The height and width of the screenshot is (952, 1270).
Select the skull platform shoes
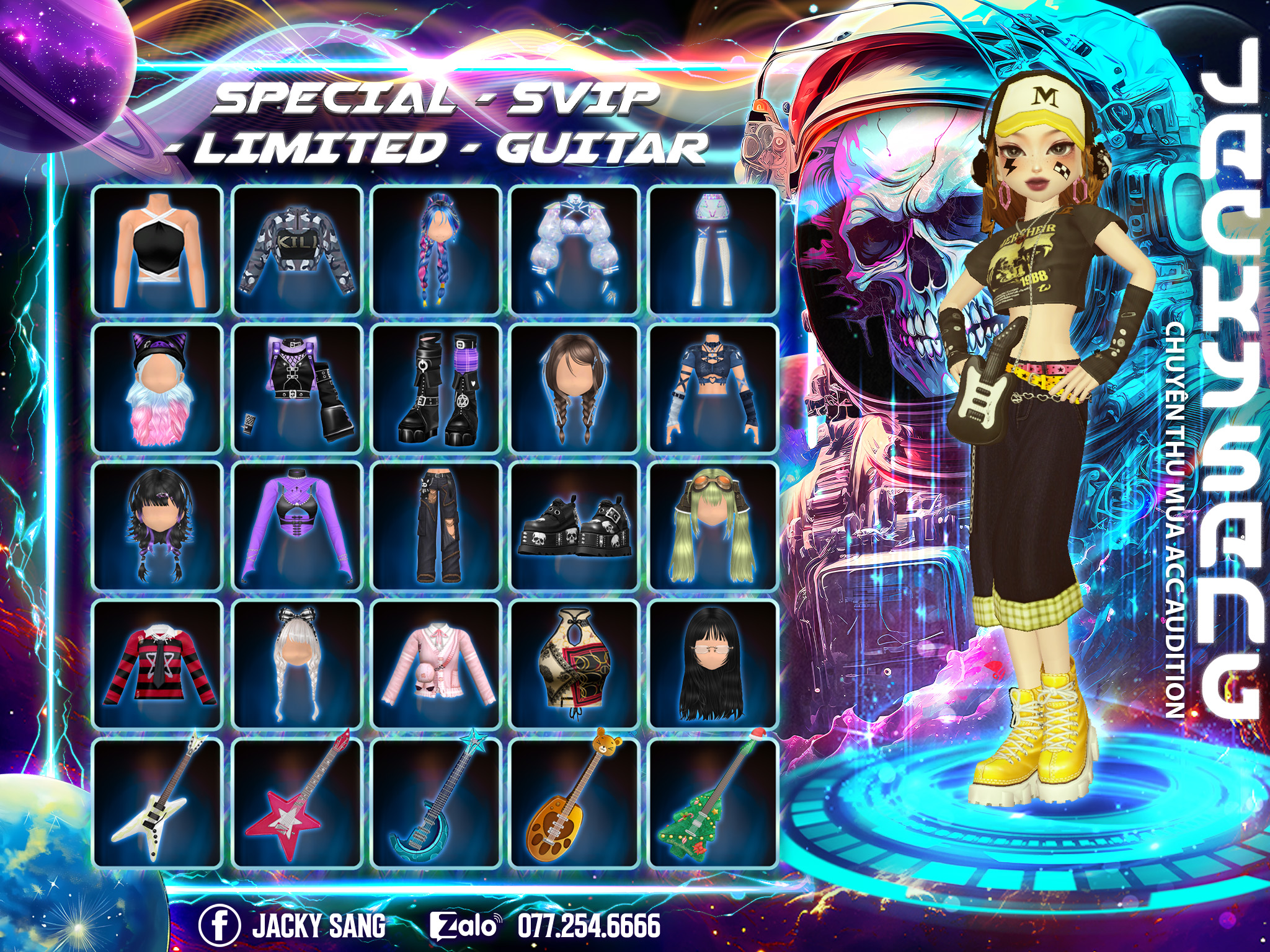tap(575, 526)
